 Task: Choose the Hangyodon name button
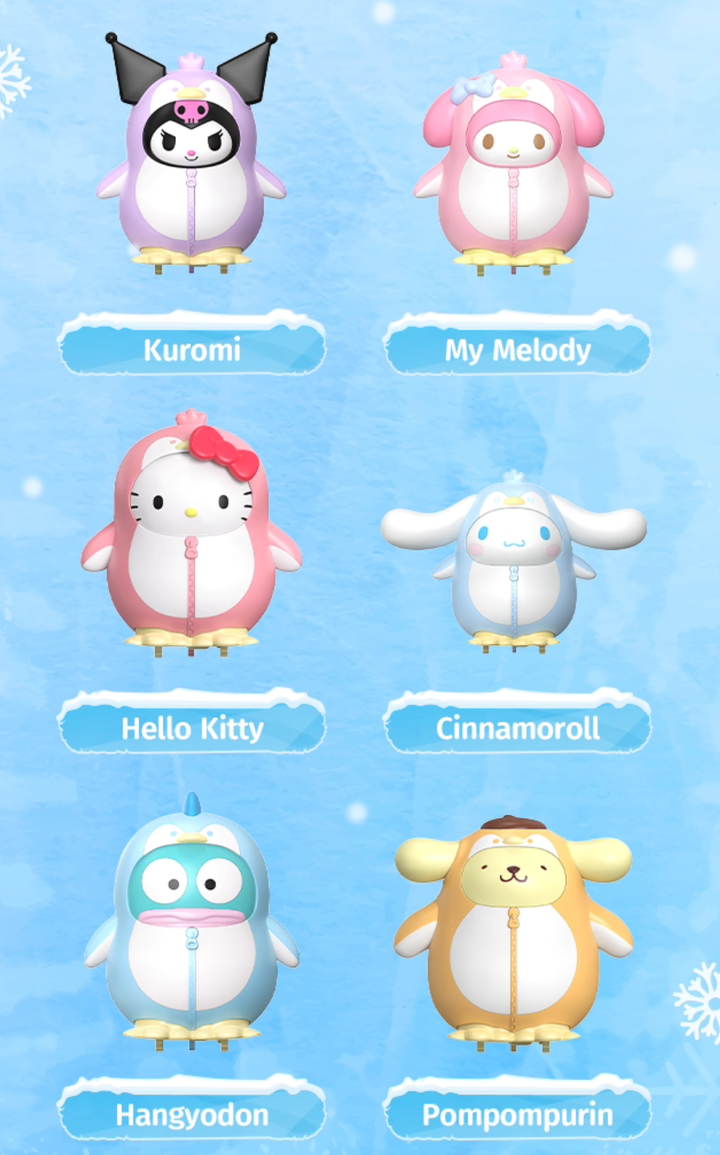click(192, 1115)
